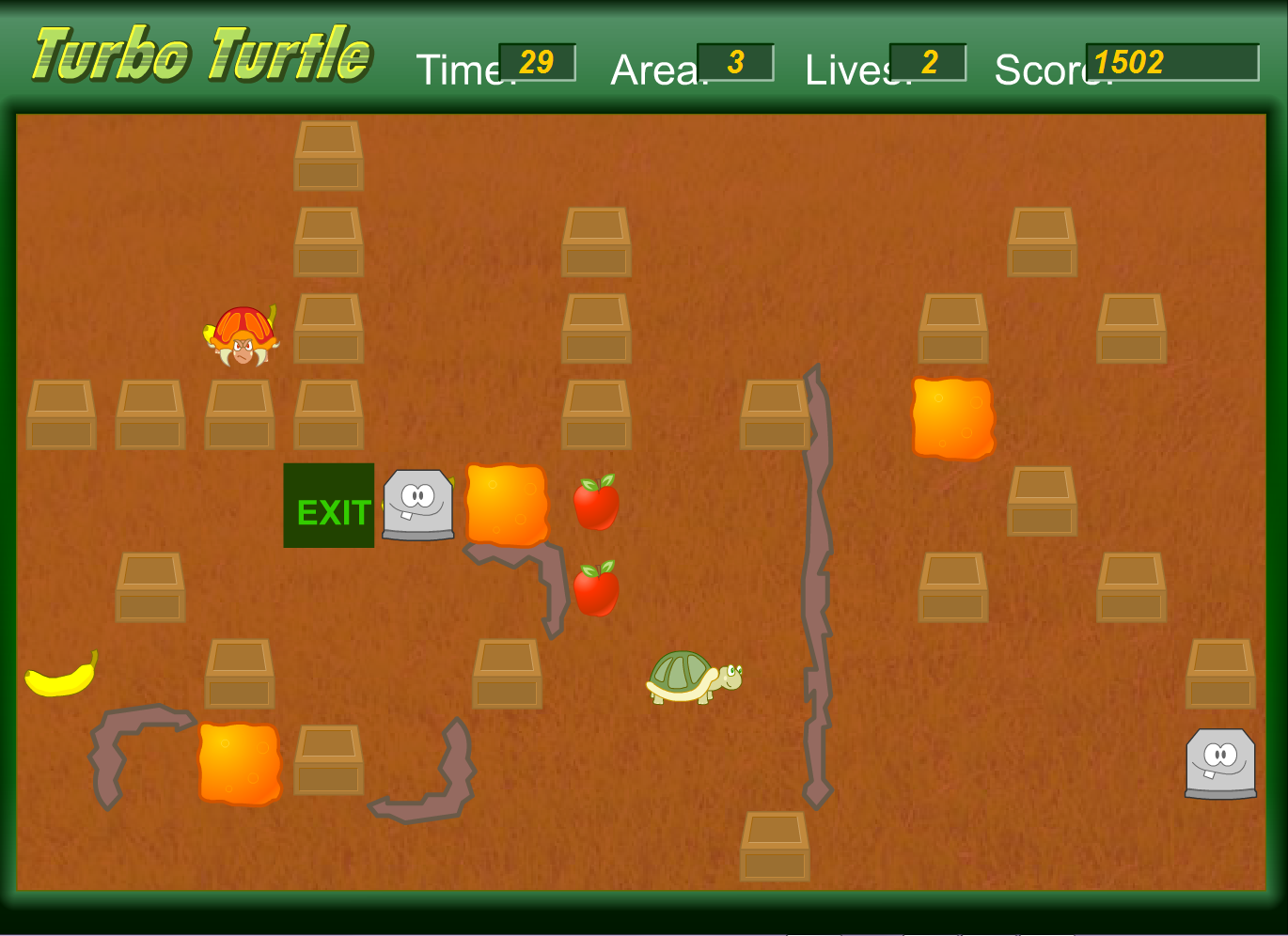Viewport: 1288px width, 936px height.
Task: Click the lower apple pickup
Action: tap(595, 587)
